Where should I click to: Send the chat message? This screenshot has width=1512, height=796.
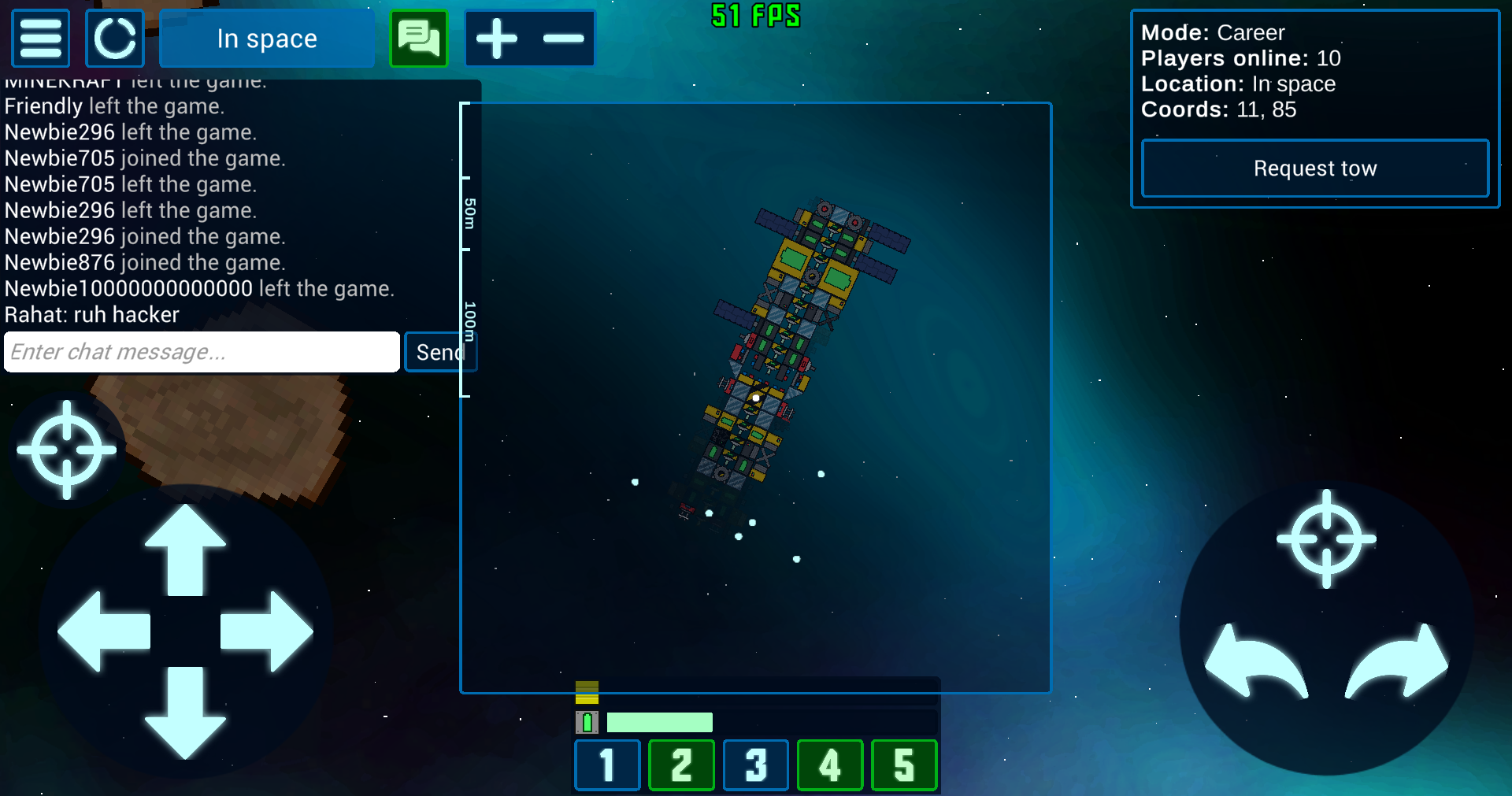[439, 351]
